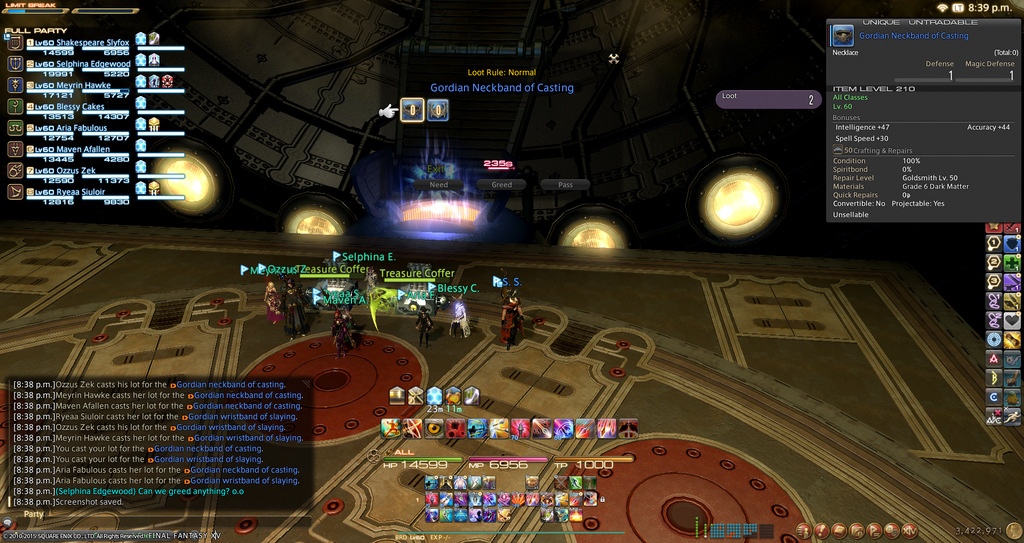Activate the owl eye hotbar ability
Screen dimensions: 1024x543
(x=434, y=429)
